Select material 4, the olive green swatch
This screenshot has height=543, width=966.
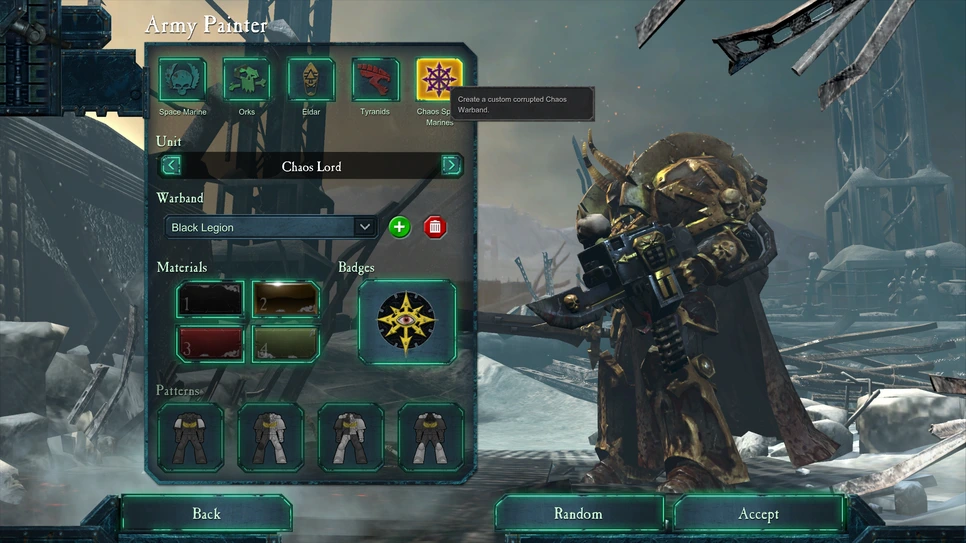click(286, 343)
